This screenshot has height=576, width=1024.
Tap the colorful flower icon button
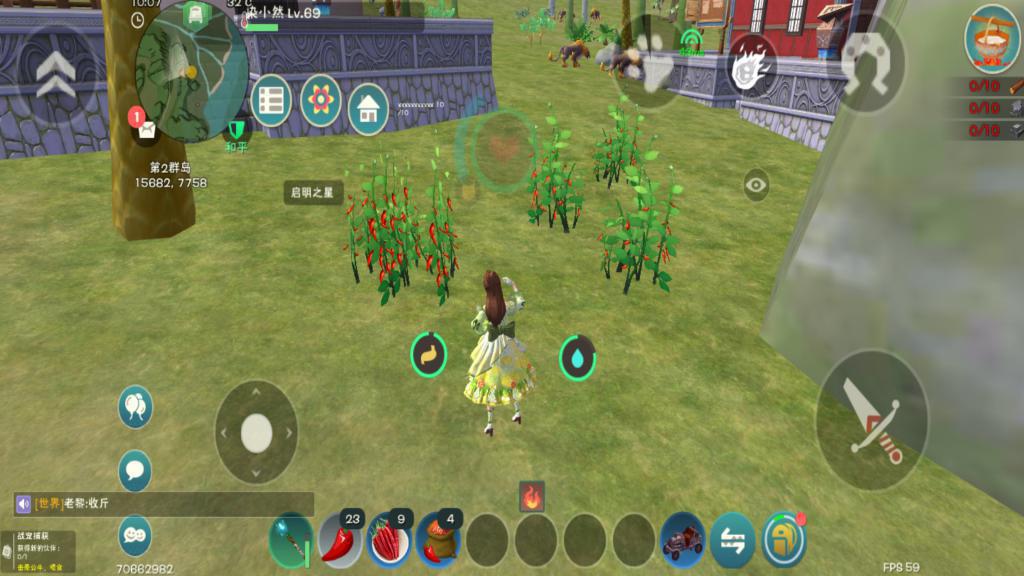click(x=321, y=100)
